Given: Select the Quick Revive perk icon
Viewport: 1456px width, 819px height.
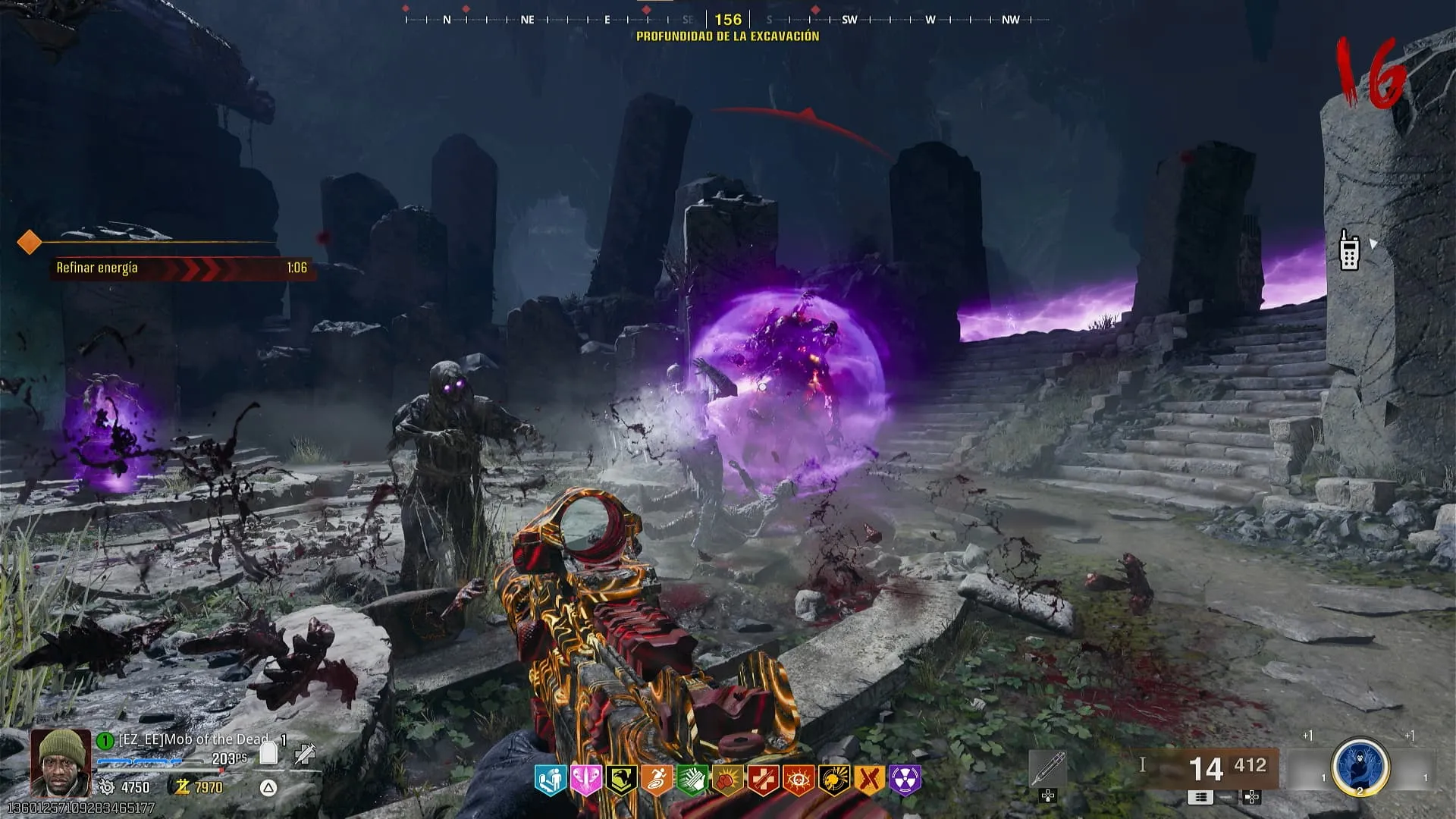Looking at the screenshot, I should point(550,780).
